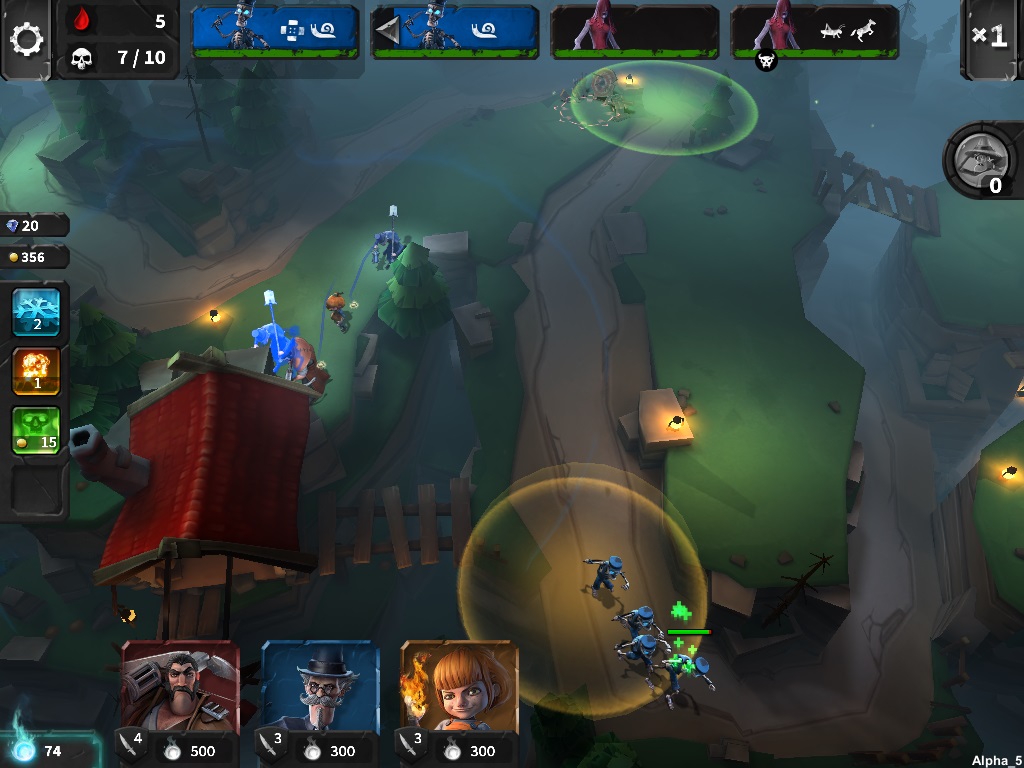
Task: Select the first skeleton wave panel
Action: (x=275, y=31)
